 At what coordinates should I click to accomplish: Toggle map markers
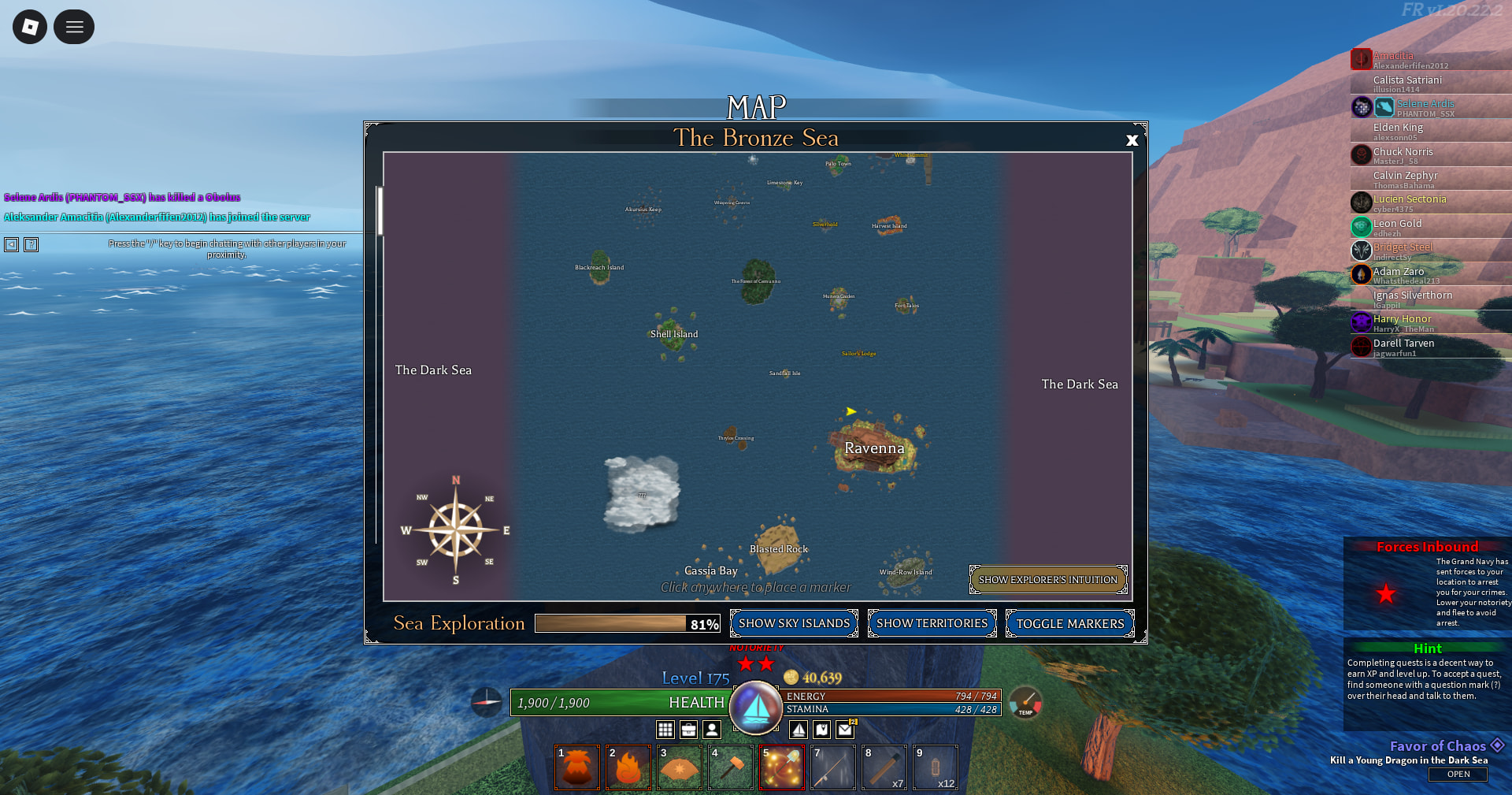pyautogui.click(x=1069, y=623)
